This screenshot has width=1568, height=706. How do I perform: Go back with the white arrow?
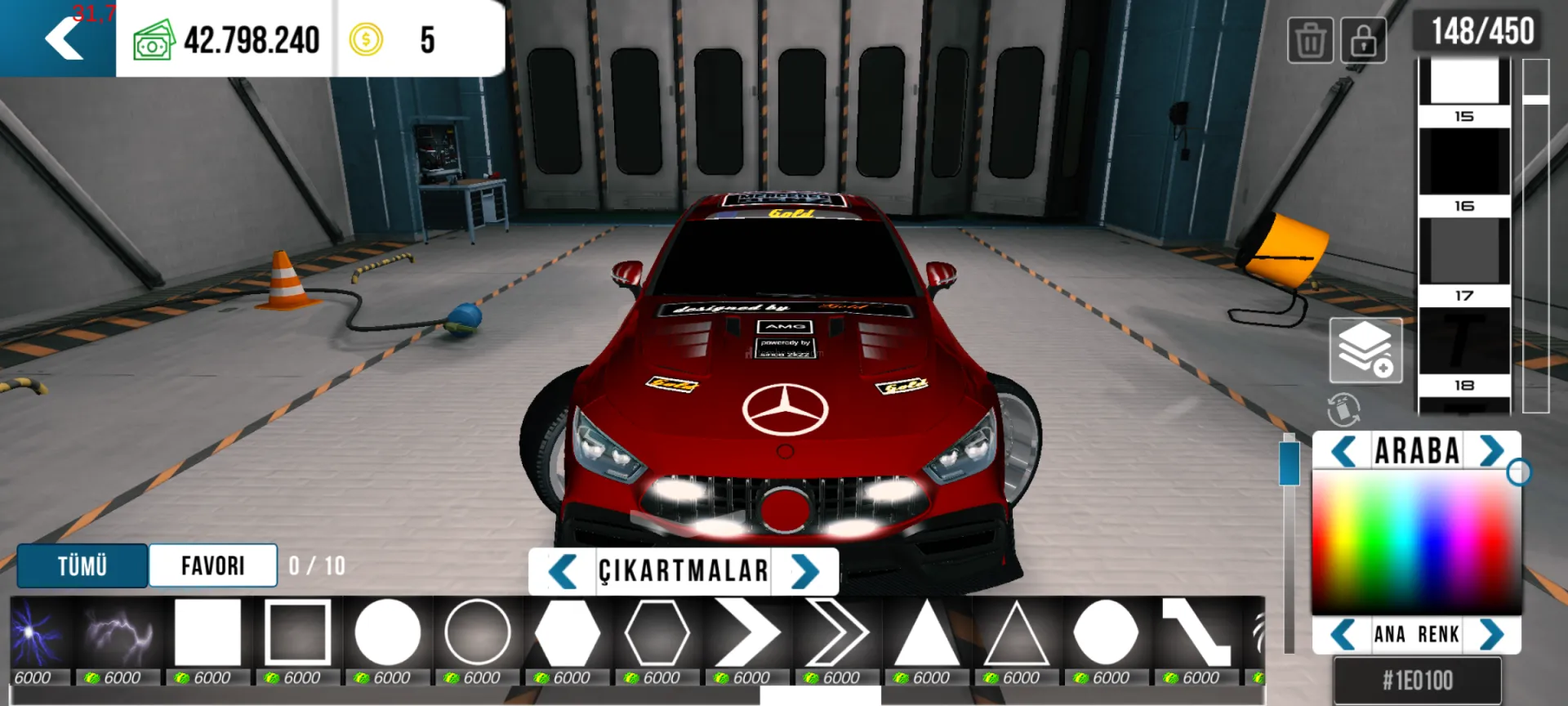click(64, 39)
